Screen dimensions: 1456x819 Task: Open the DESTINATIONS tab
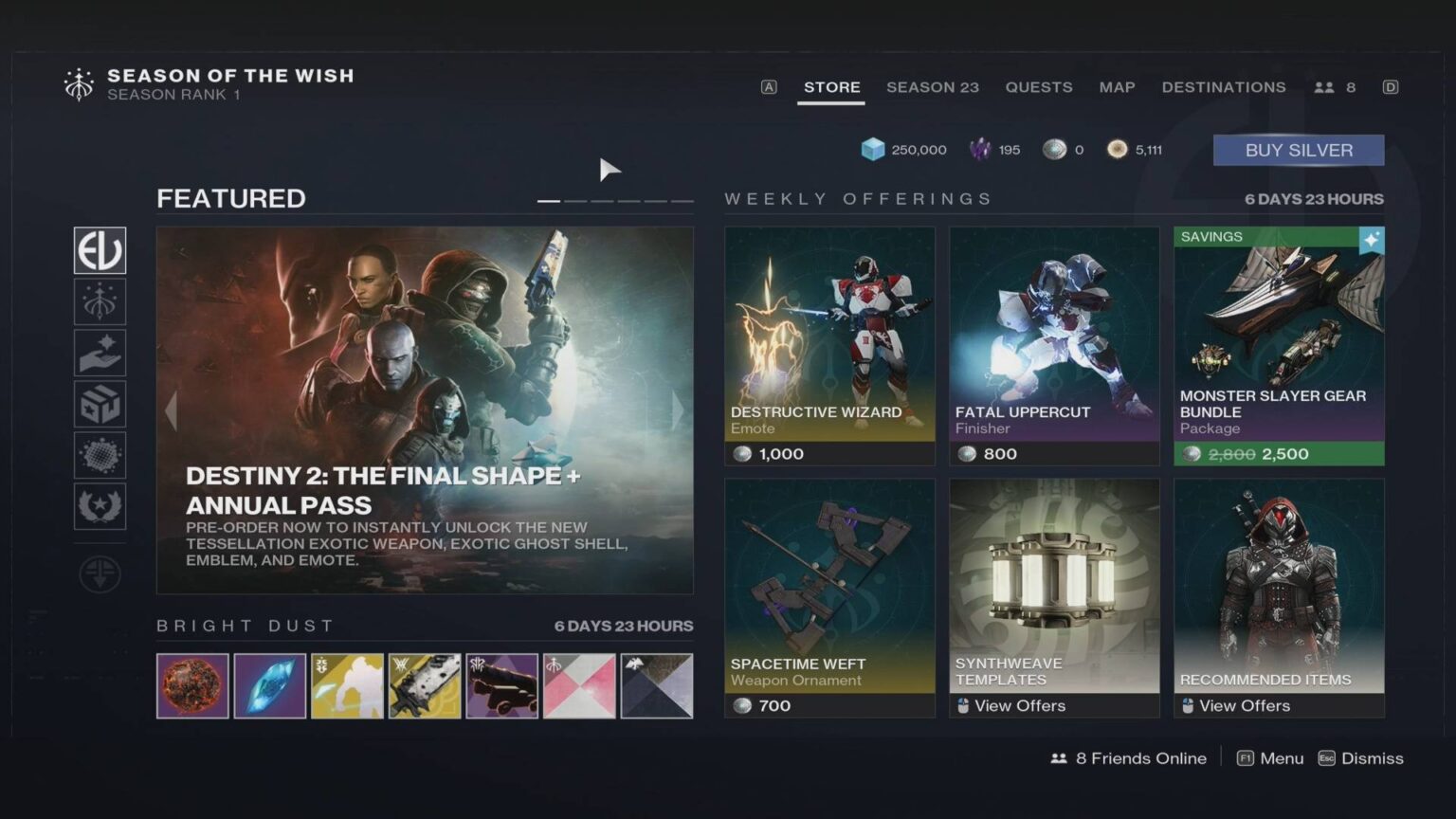click(1224, 87)
